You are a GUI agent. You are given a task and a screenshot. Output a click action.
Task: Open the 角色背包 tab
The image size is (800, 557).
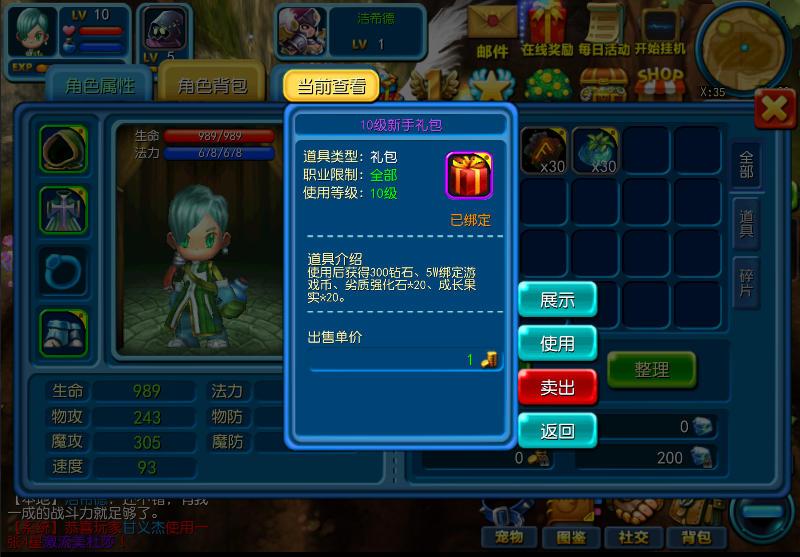click(x=212, y=86)
